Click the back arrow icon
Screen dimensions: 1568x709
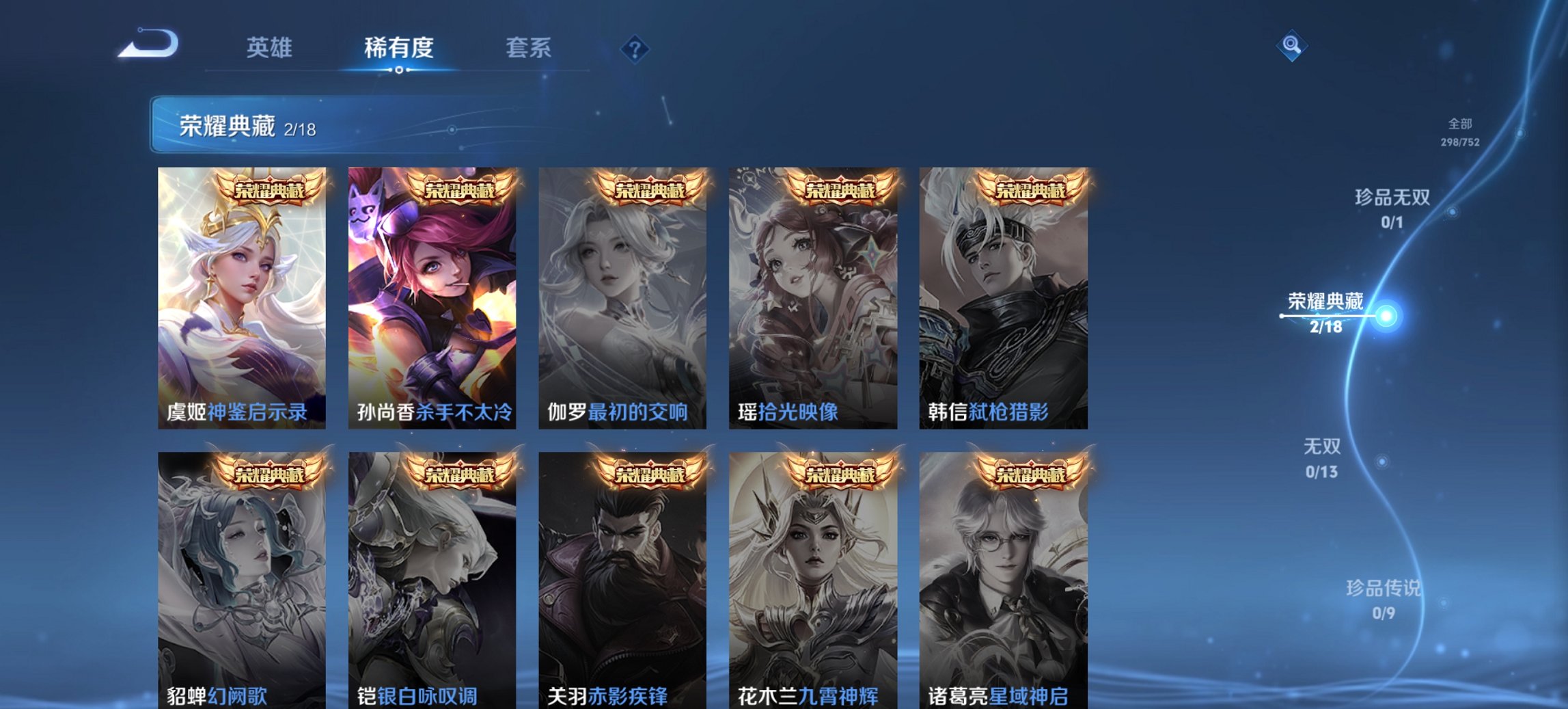click(x=147, y=44)
